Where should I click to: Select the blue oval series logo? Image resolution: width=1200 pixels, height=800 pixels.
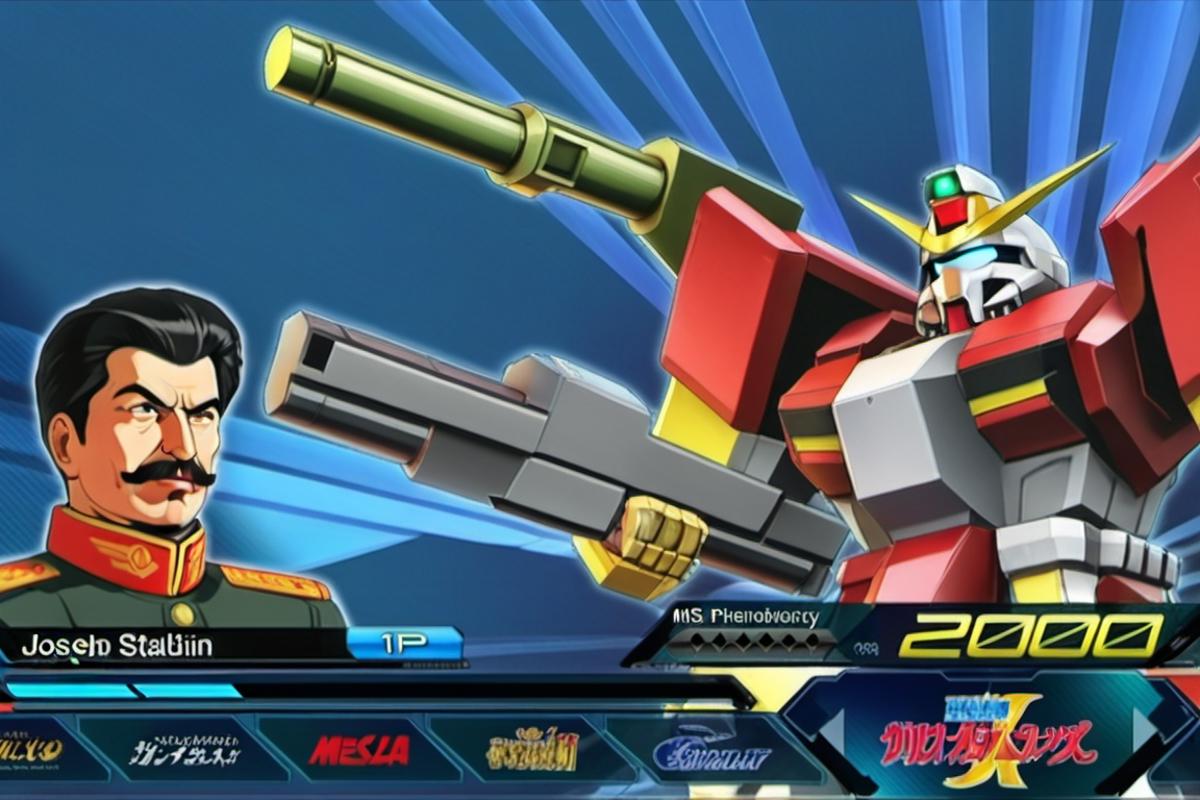711,751
